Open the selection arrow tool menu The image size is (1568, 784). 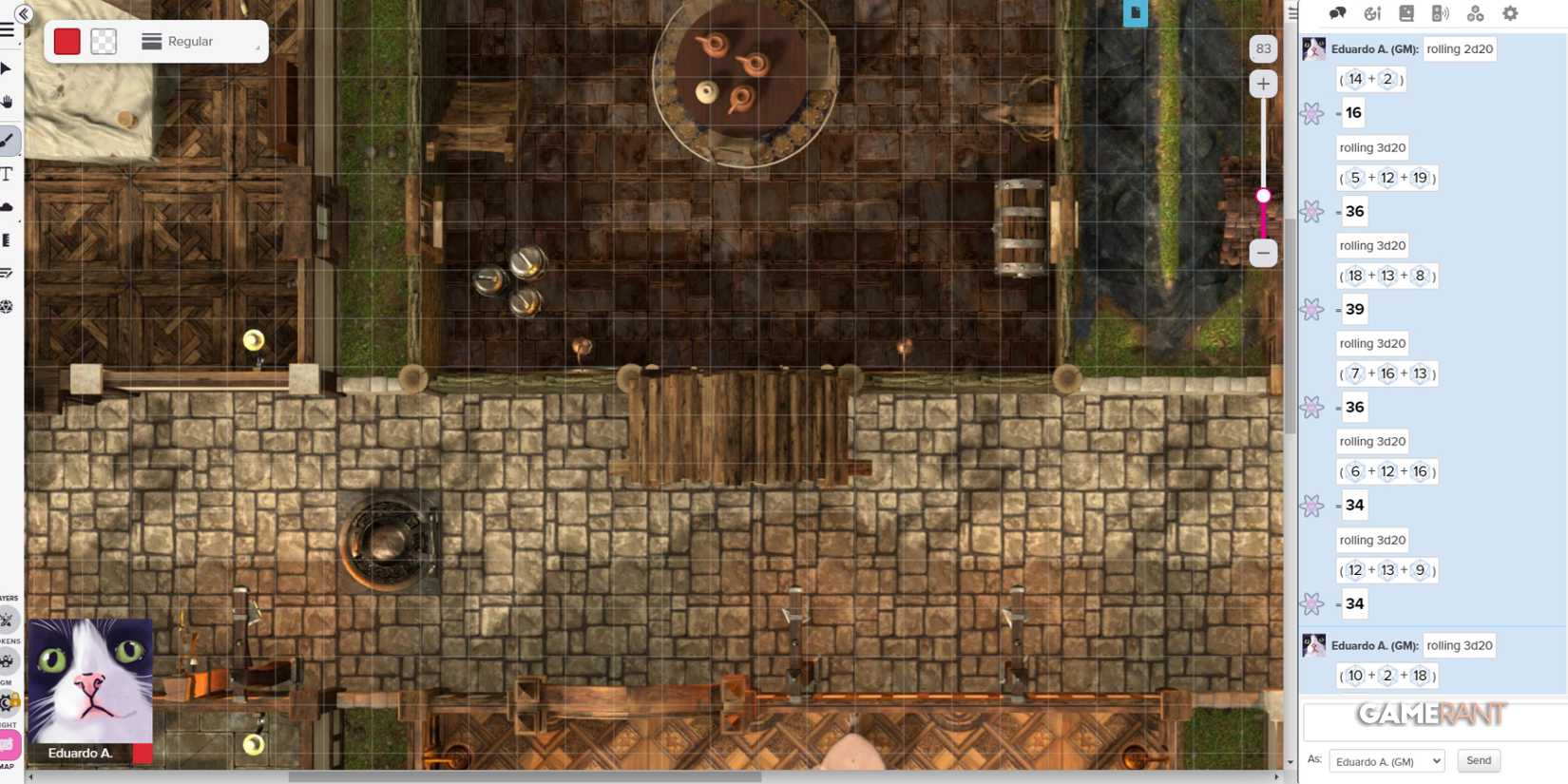coord(8,67)
